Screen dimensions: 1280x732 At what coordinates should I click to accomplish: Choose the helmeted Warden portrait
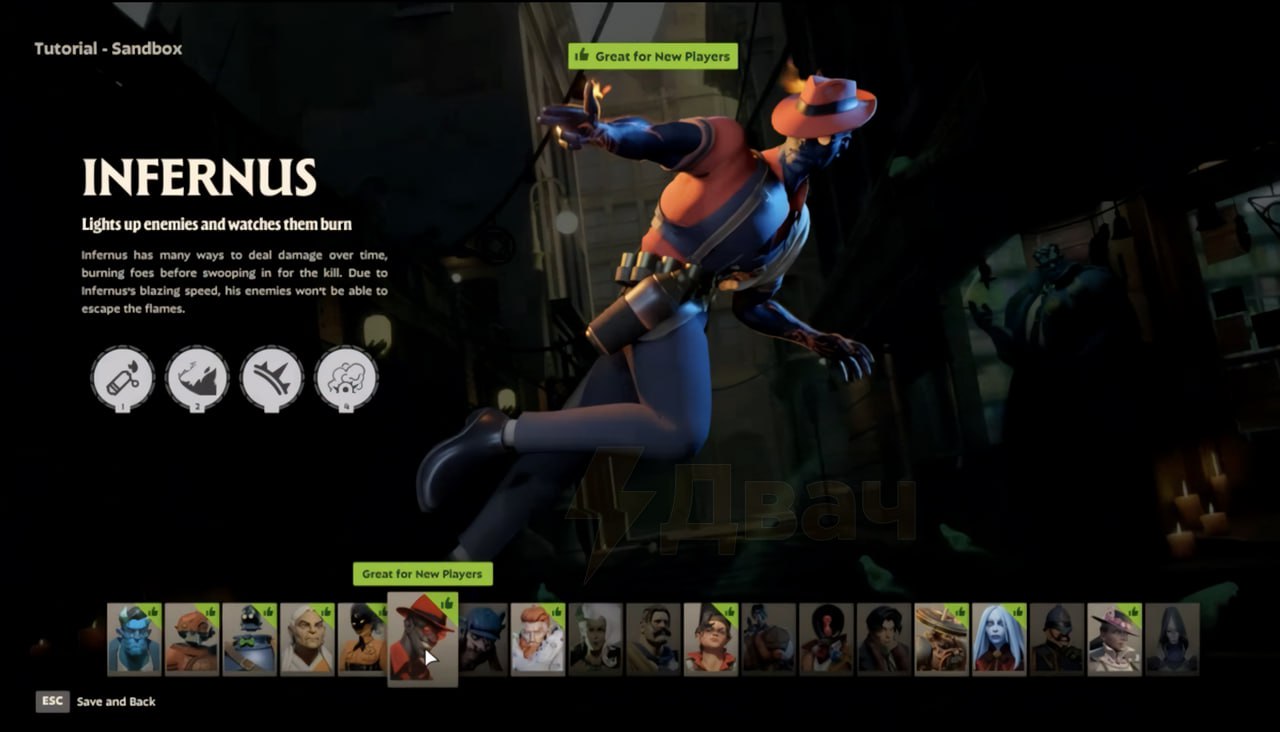pos(1057,638)
